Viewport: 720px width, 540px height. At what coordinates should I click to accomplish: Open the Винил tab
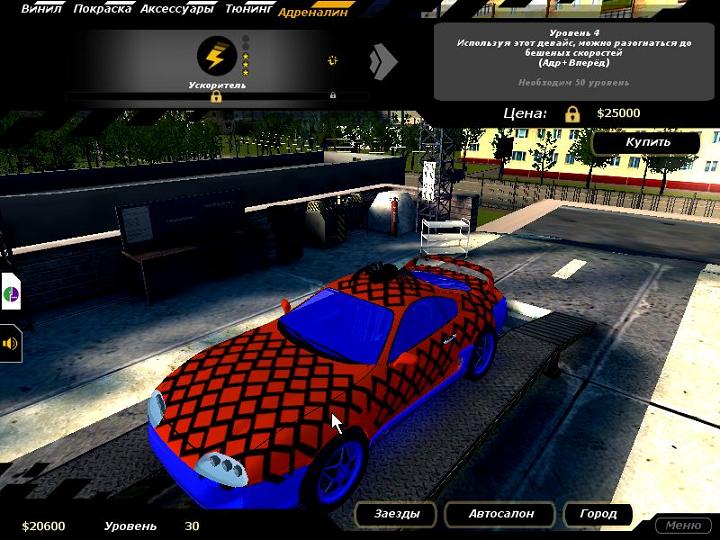click(x=41, y=10)
